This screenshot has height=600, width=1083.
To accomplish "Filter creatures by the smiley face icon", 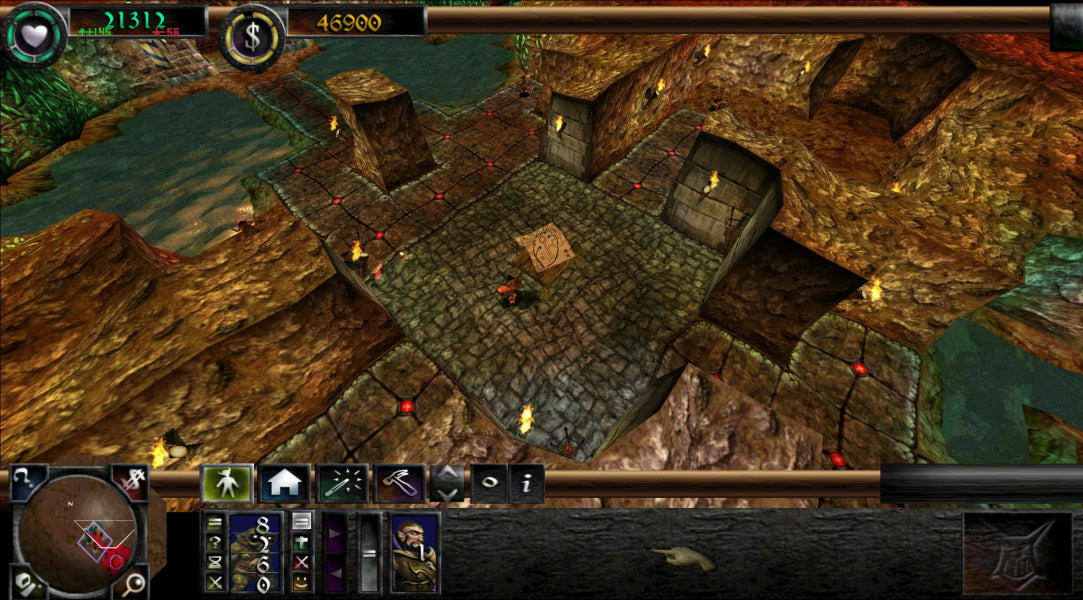I will point(301,581).
